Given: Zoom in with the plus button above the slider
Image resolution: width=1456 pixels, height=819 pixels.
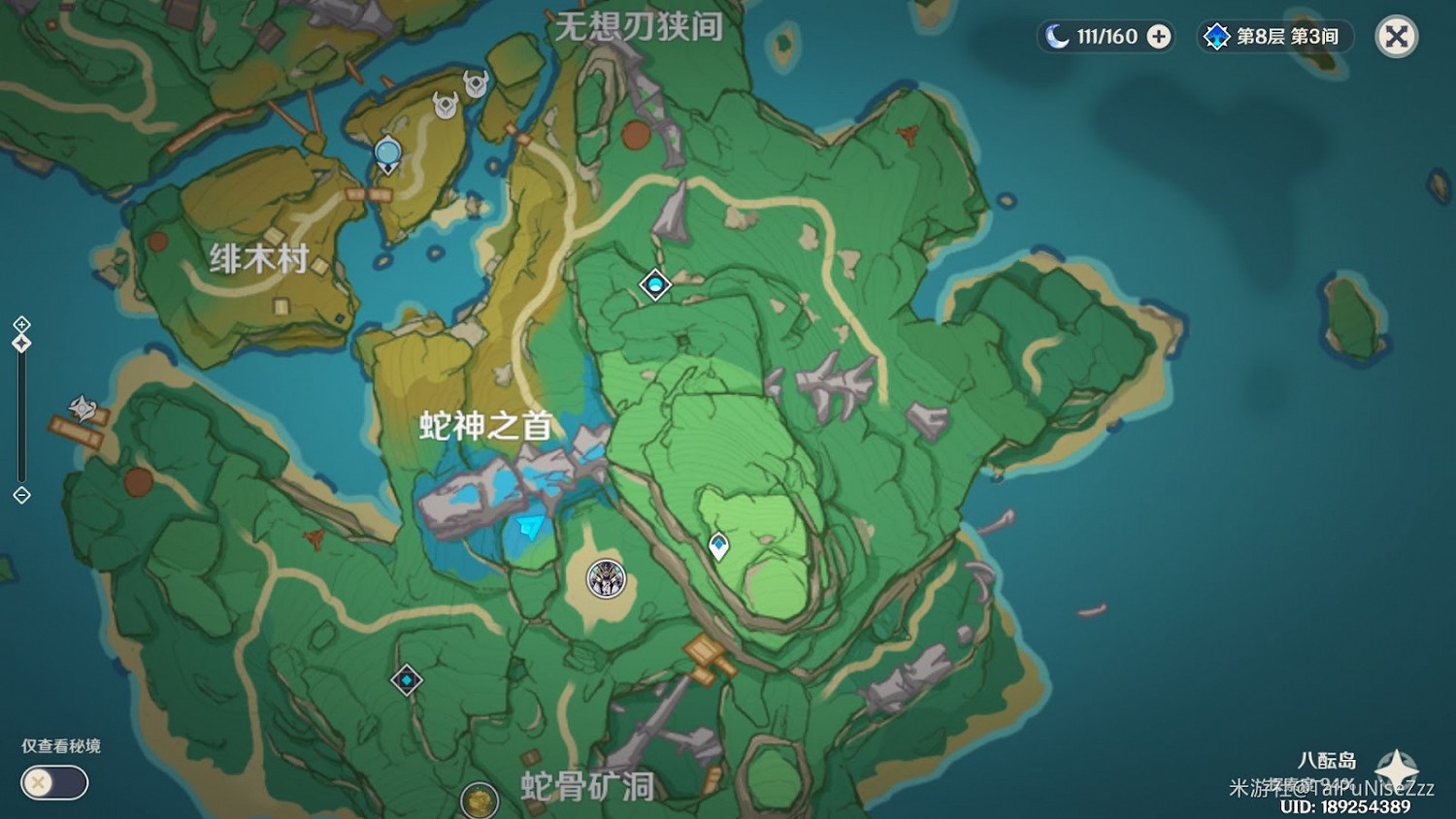Looking at the screenshot, I should pyautogui.click(x=19, y=322).
